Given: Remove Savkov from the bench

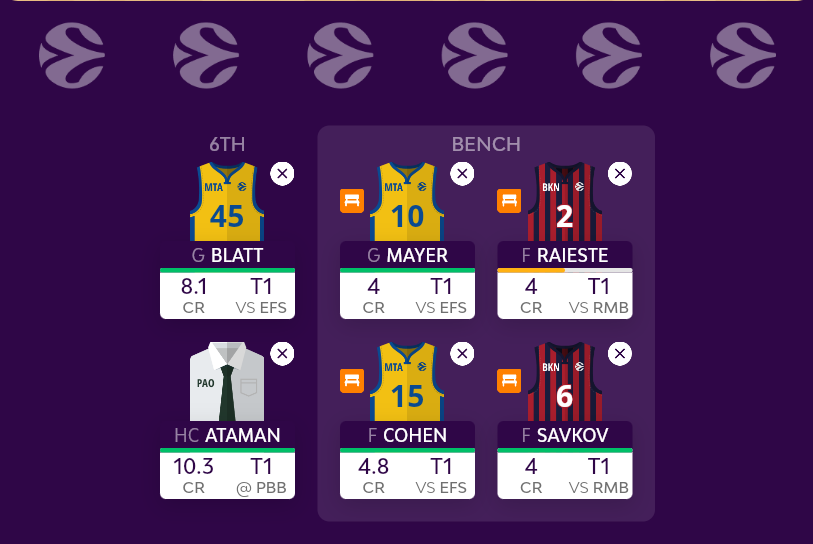Looking at the screenshot, I should (x=620, y=354).
